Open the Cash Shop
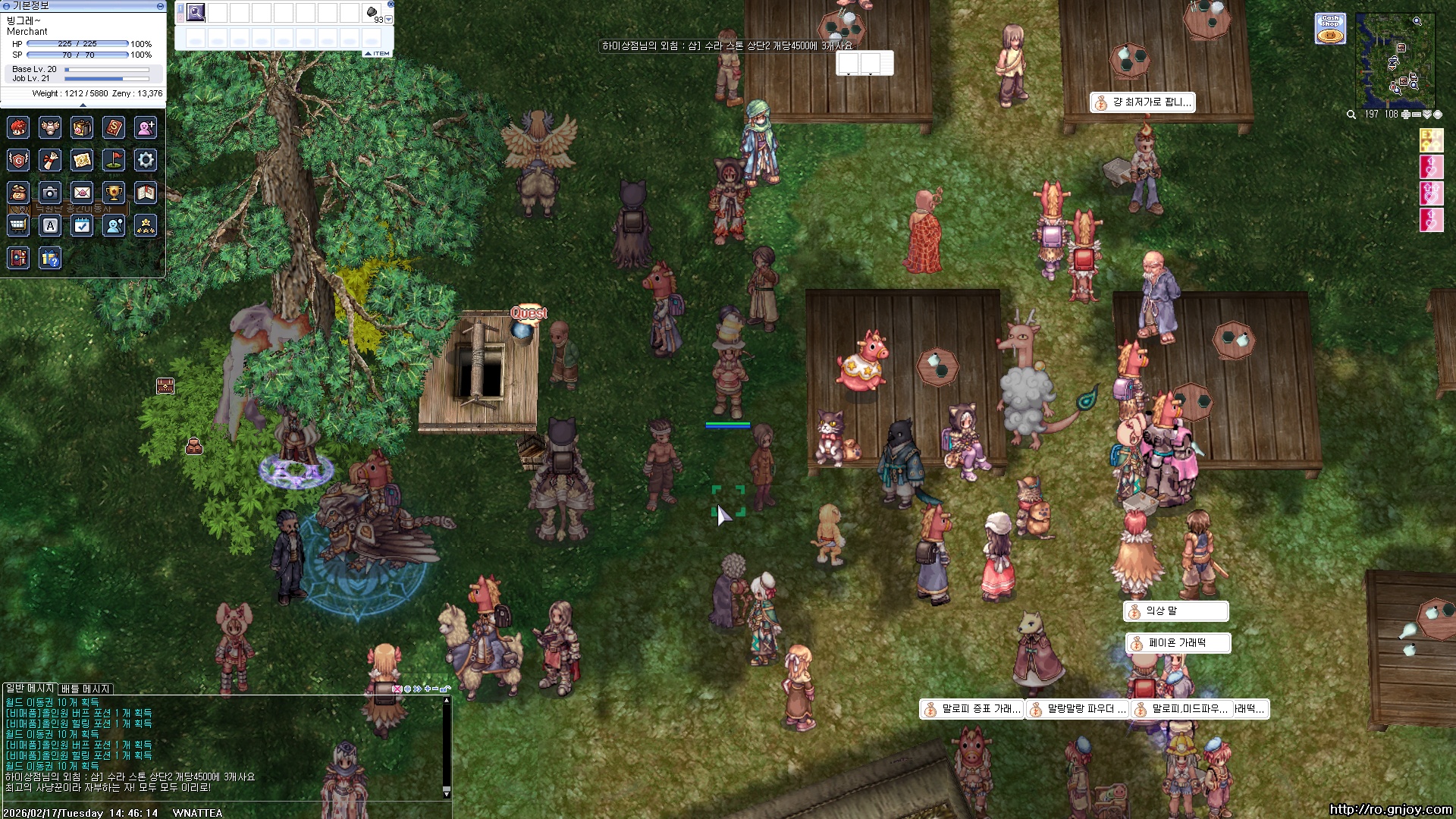Screen dimensions: 1456x819 coord(1330,29)
